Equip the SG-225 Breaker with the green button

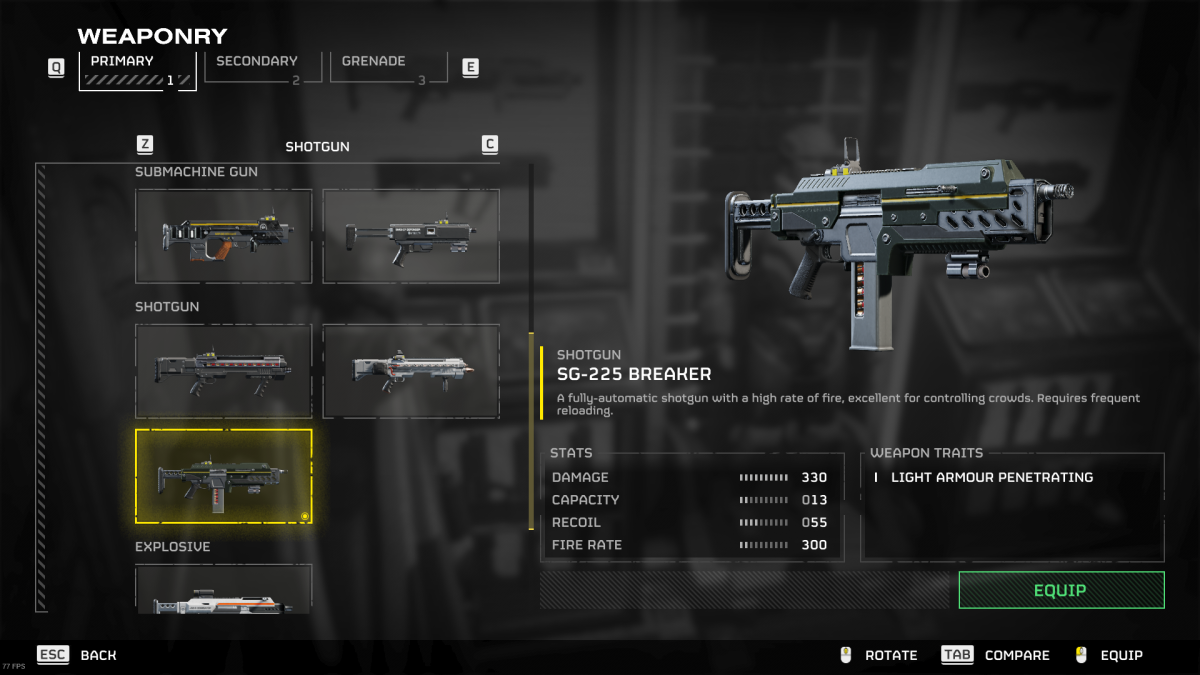tap(1061, 590)
